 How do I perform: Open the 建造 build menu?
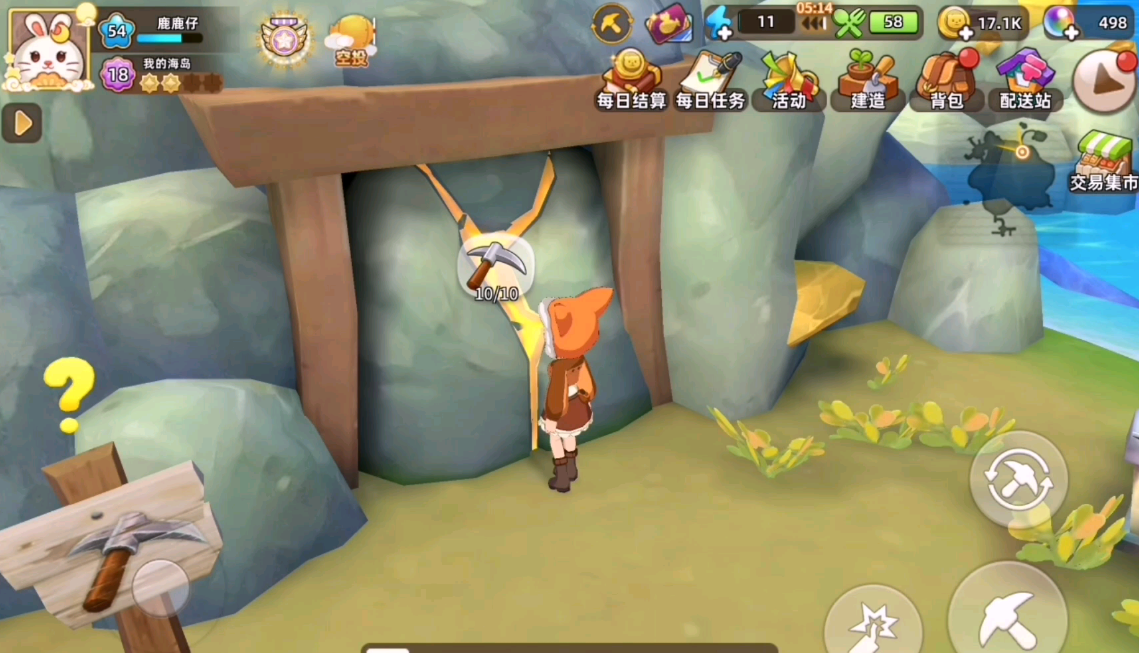867,80
